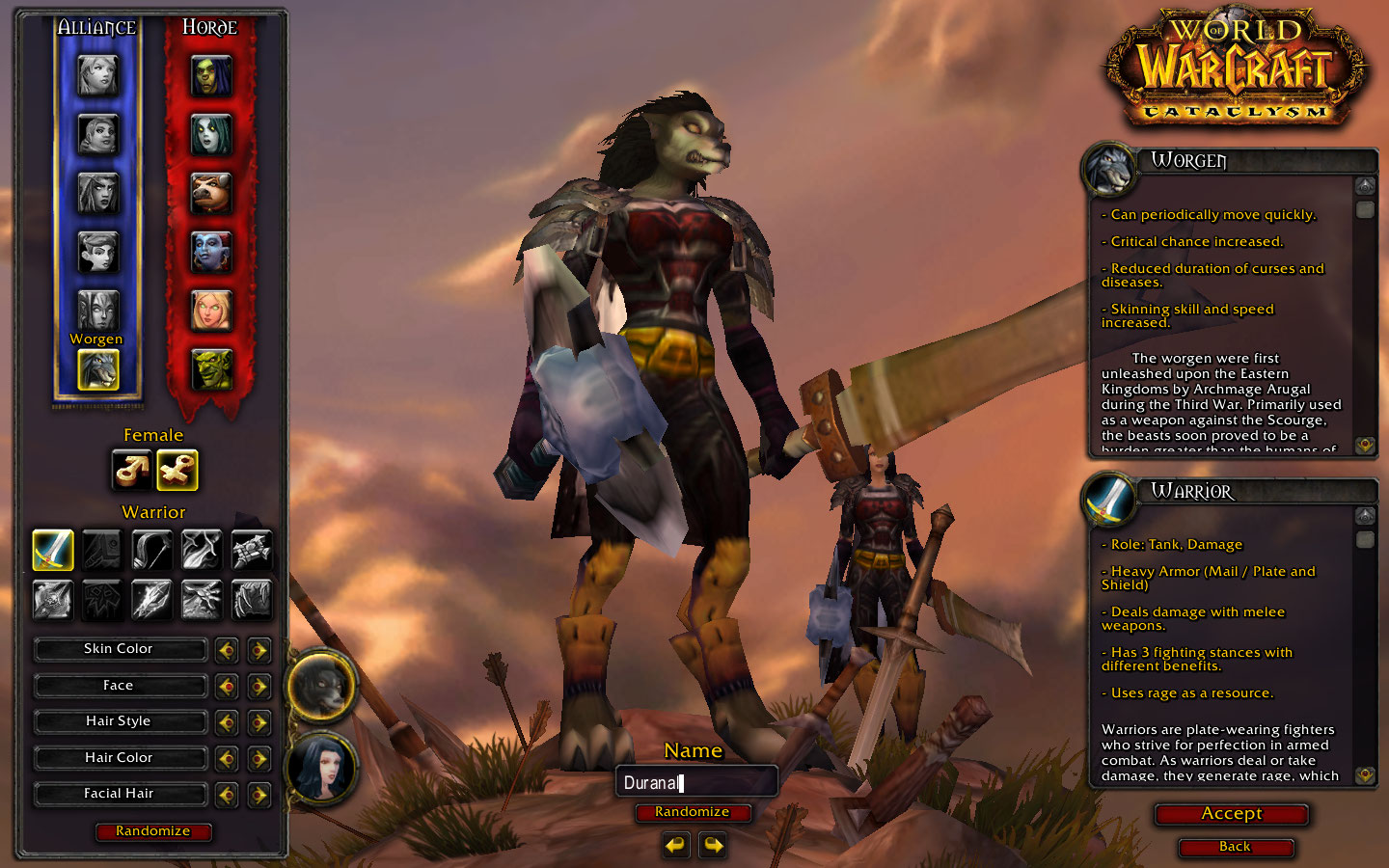Pick the Death Knight class icon
Image resolution: width=1389 pixels, height=868 pixels.
coord(53,599)
